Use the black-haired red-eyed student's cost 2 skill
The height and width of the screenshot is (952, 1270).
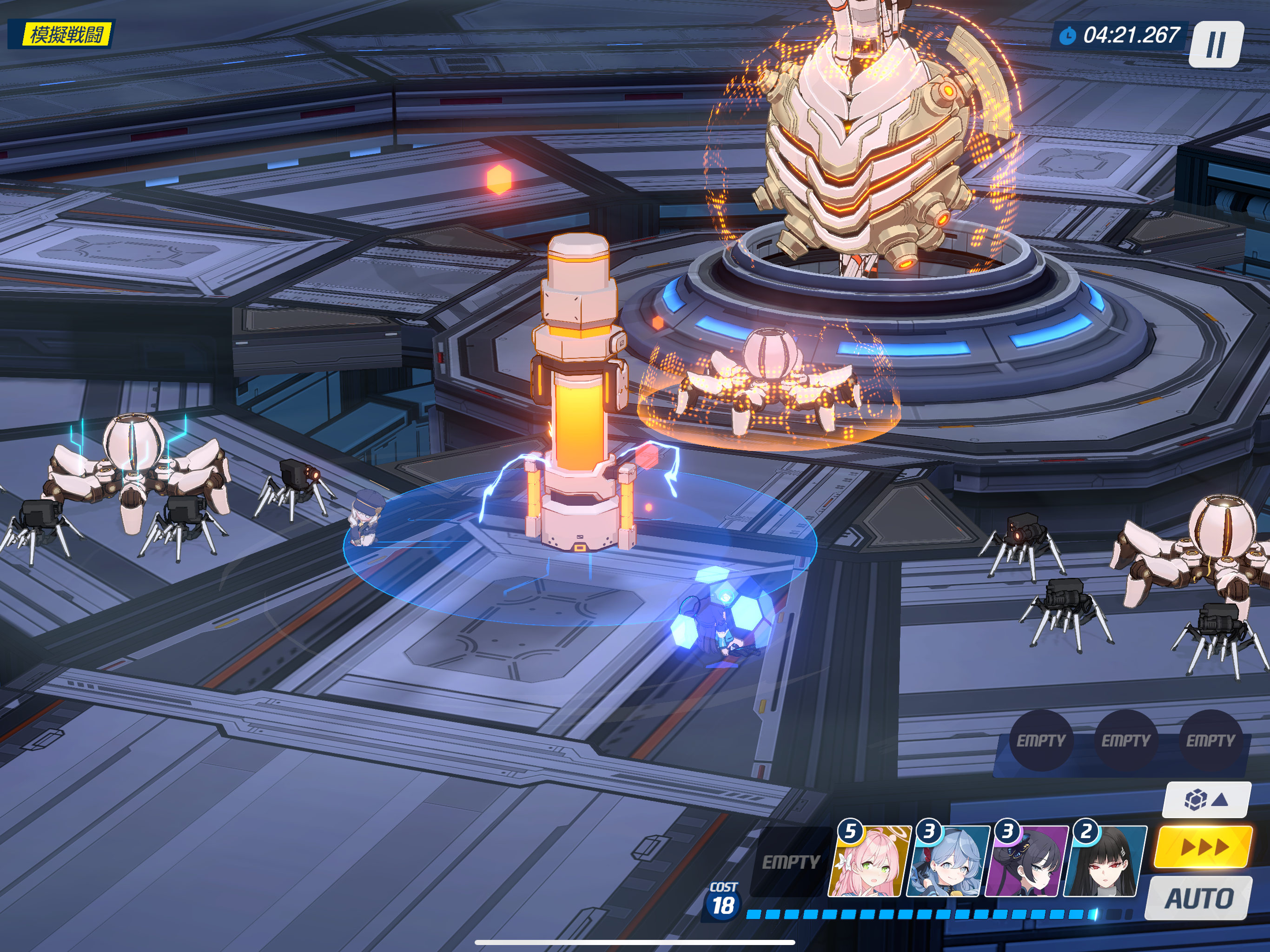1104,862
